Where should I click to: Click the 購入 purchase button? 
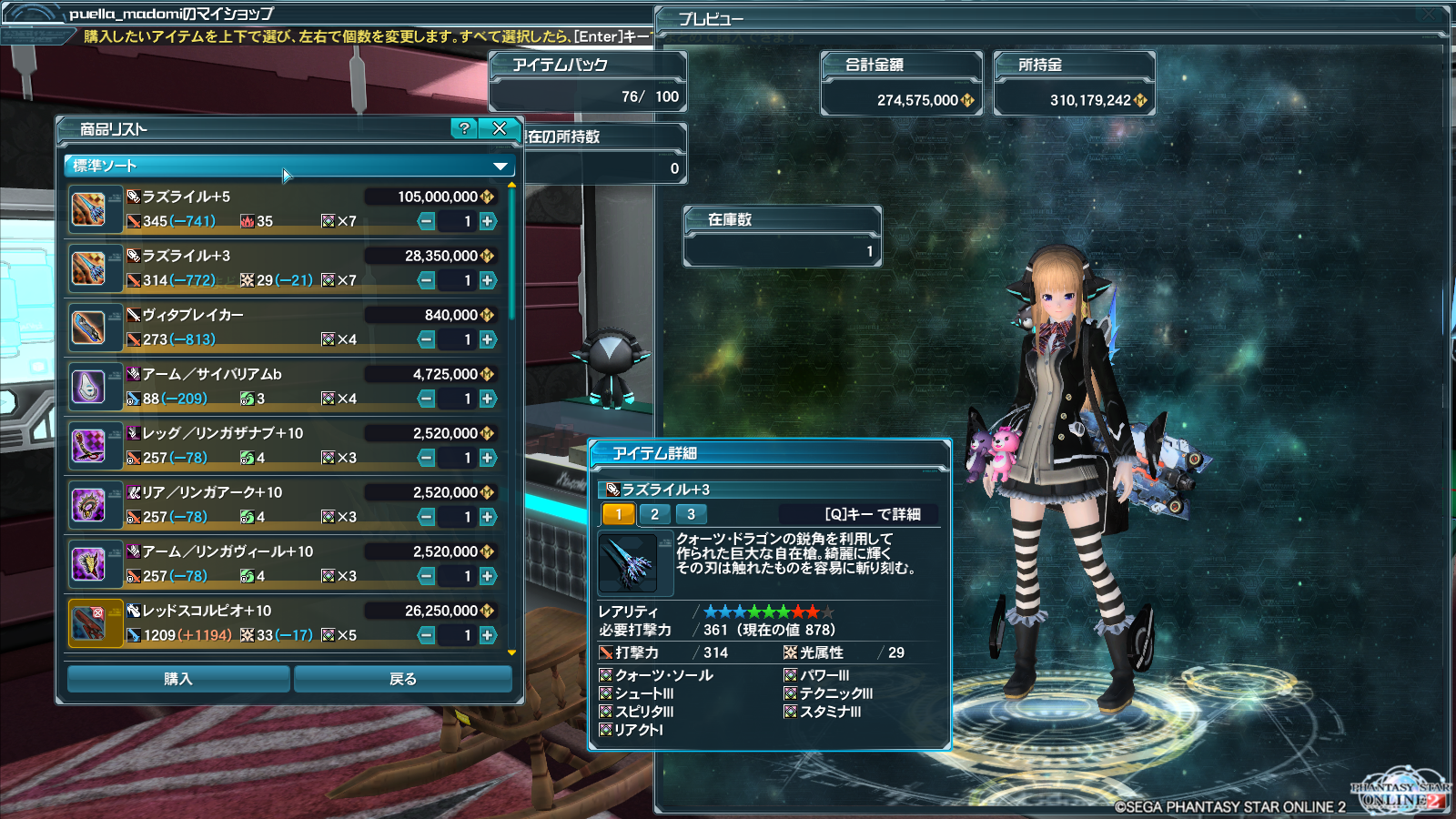tap(178, 679)
